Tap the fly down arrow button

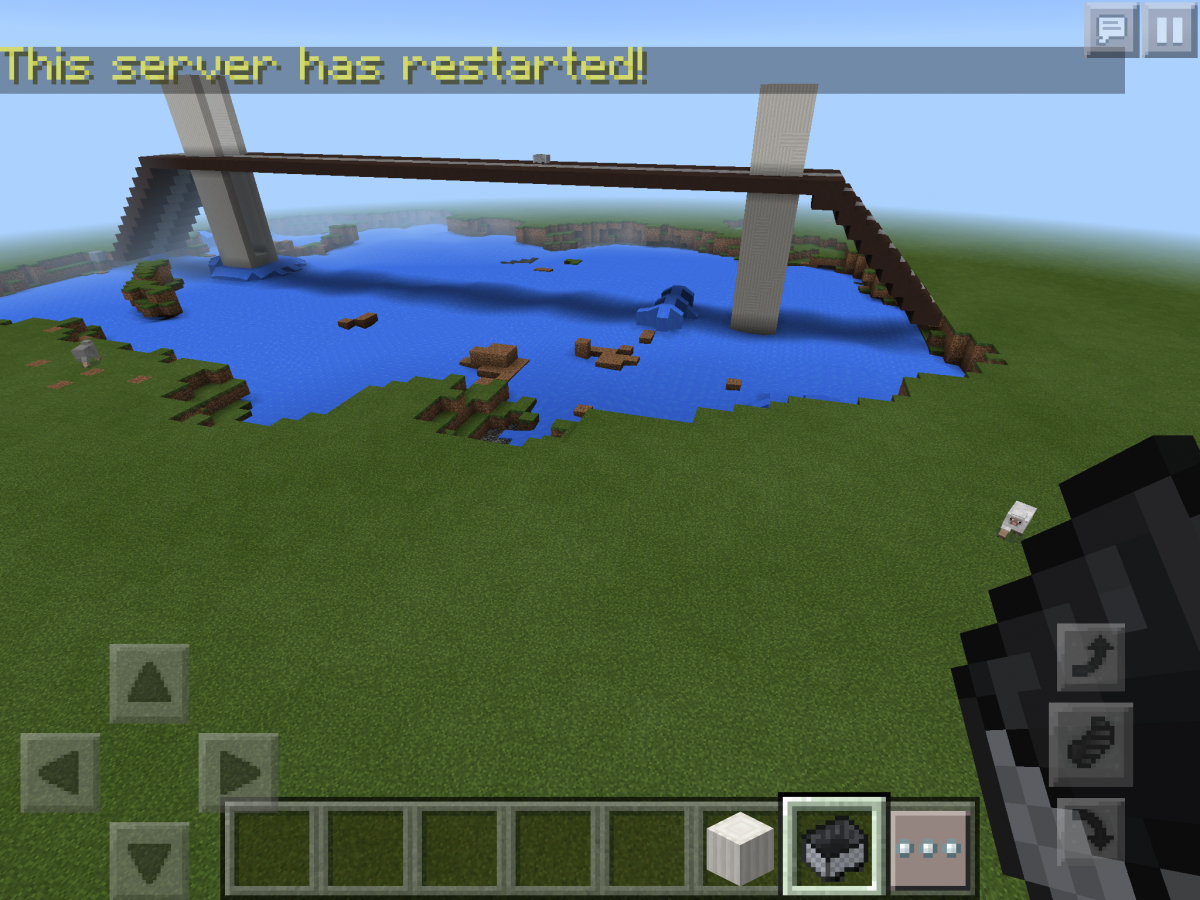pyautogui.click(x=1090, y=832)
